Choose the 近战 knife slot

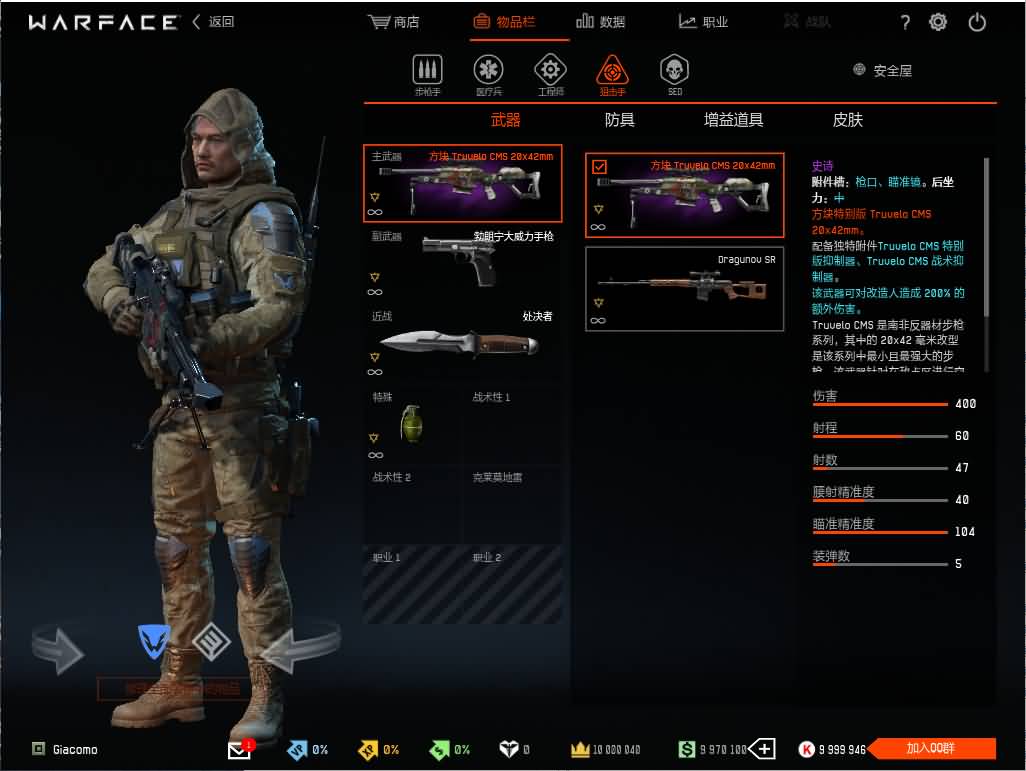(x=462, y=343)
